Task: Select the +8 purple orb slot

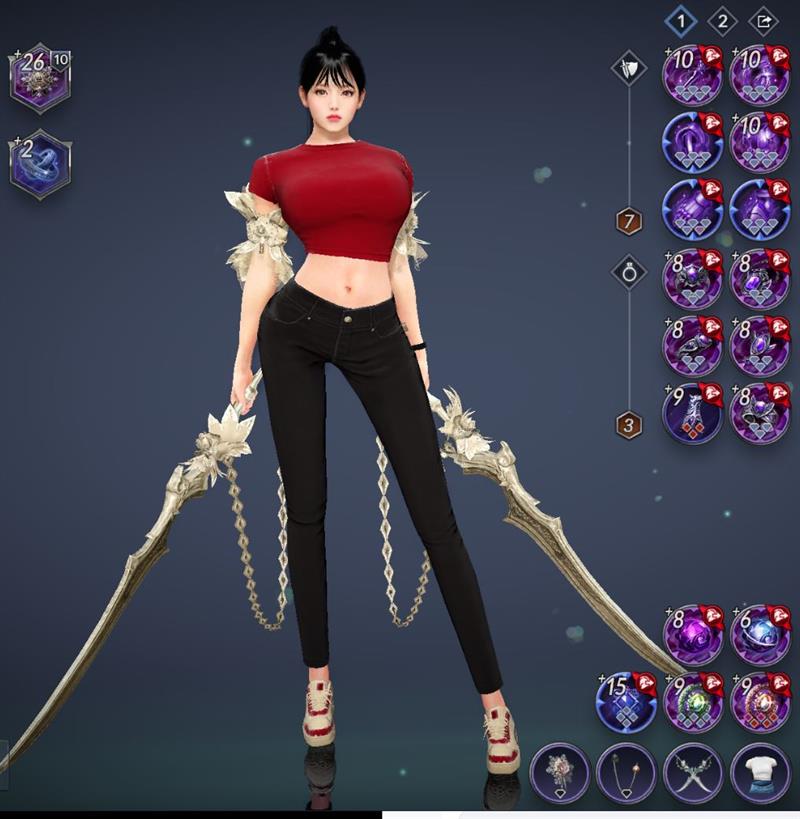Action: tap(691, 632)
